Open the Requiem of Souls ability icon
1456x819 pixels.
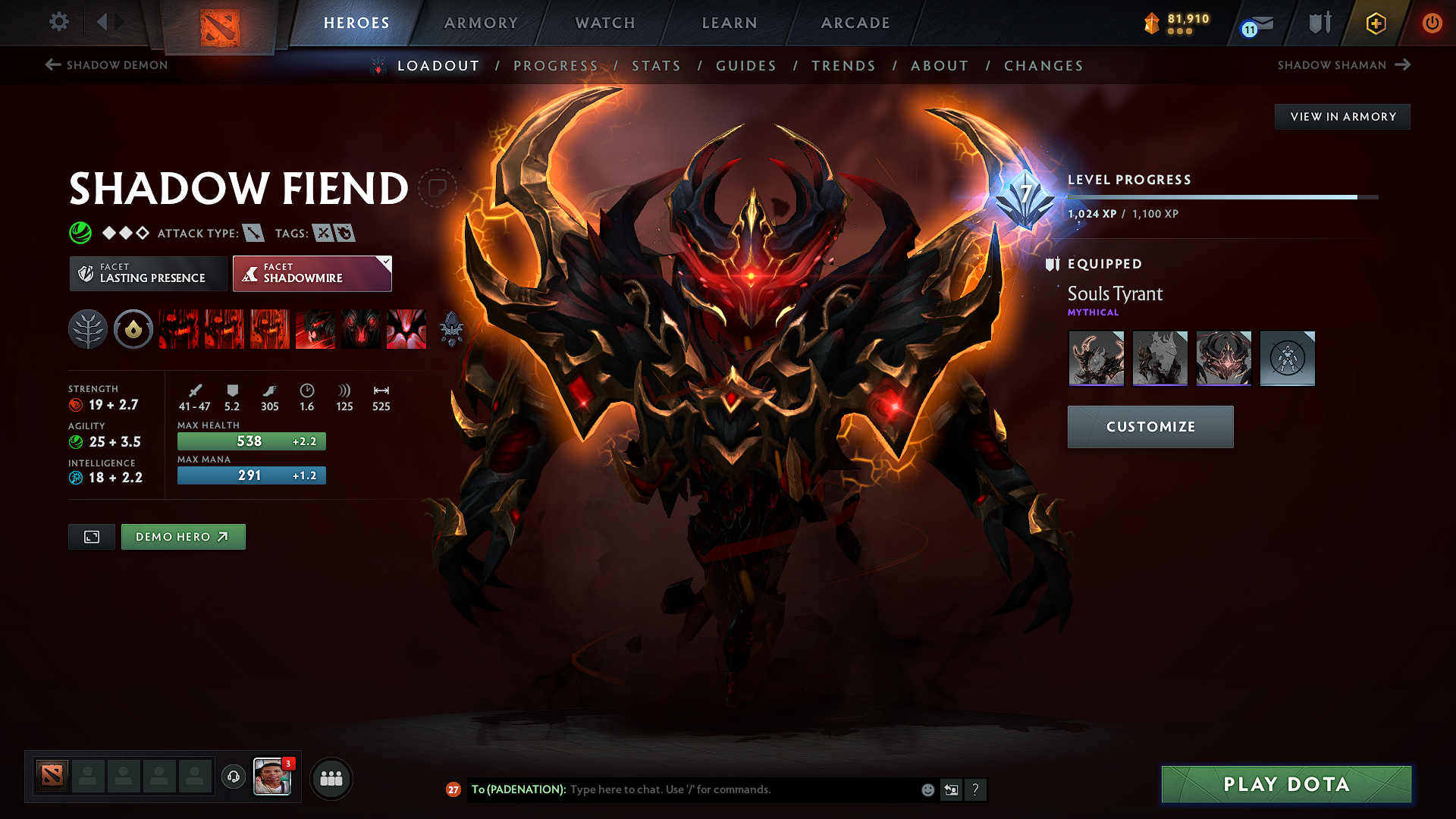tap(406, 329)
